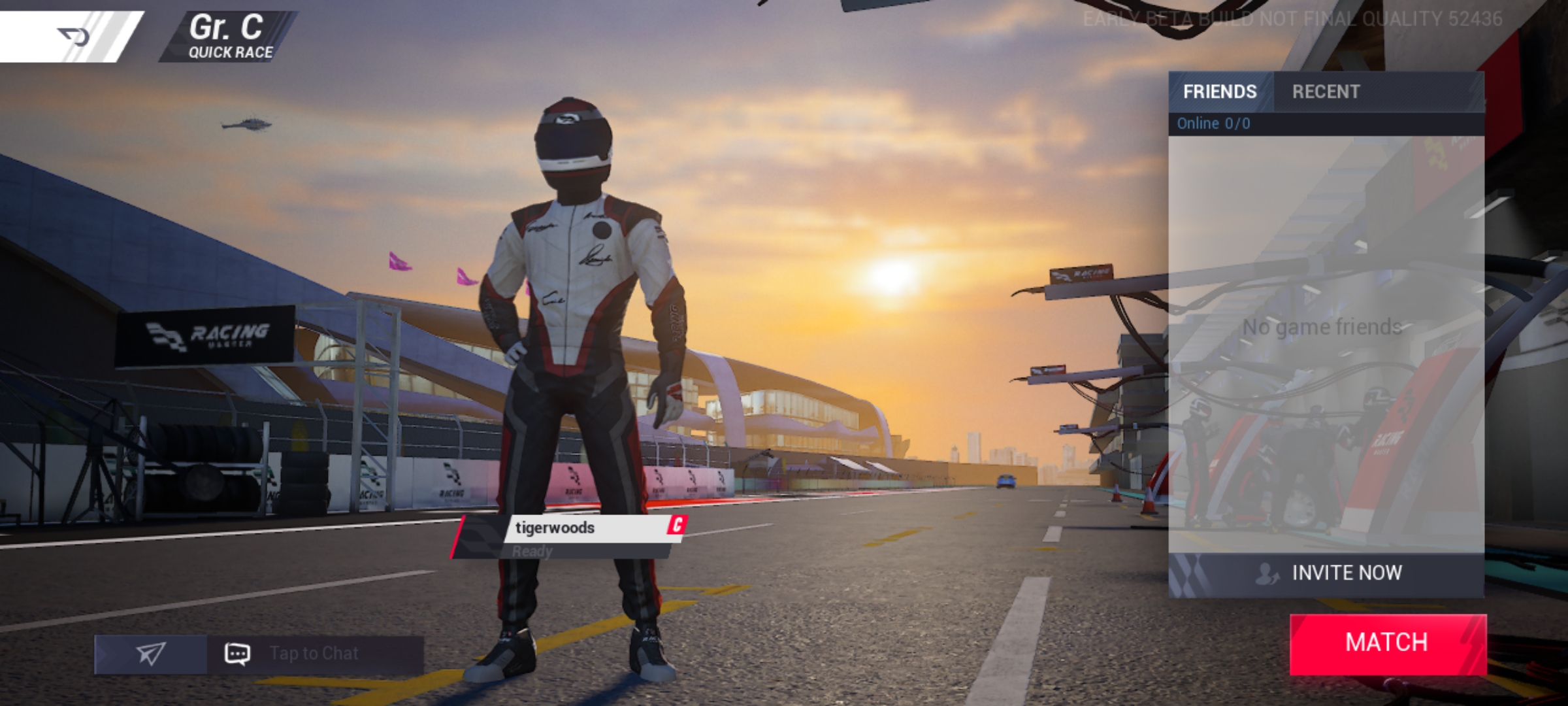Click INVITE NOW to invite players
Screen dimensions: 1568x706
(x=1346, y=573)
